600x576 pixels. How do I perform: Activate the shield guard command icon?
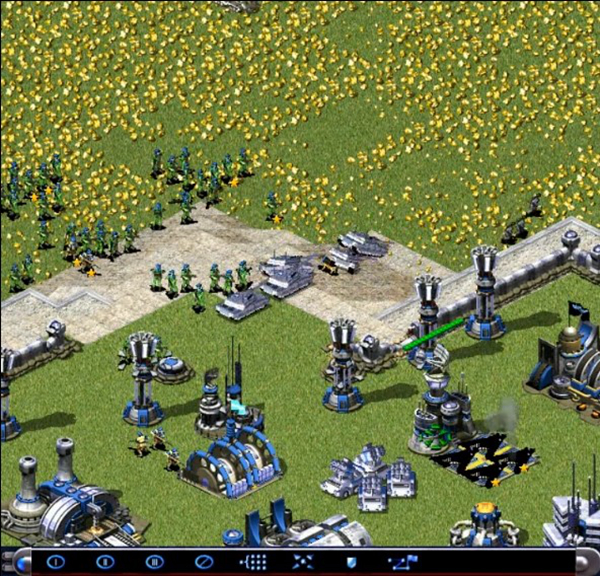[x=351, y=561]
